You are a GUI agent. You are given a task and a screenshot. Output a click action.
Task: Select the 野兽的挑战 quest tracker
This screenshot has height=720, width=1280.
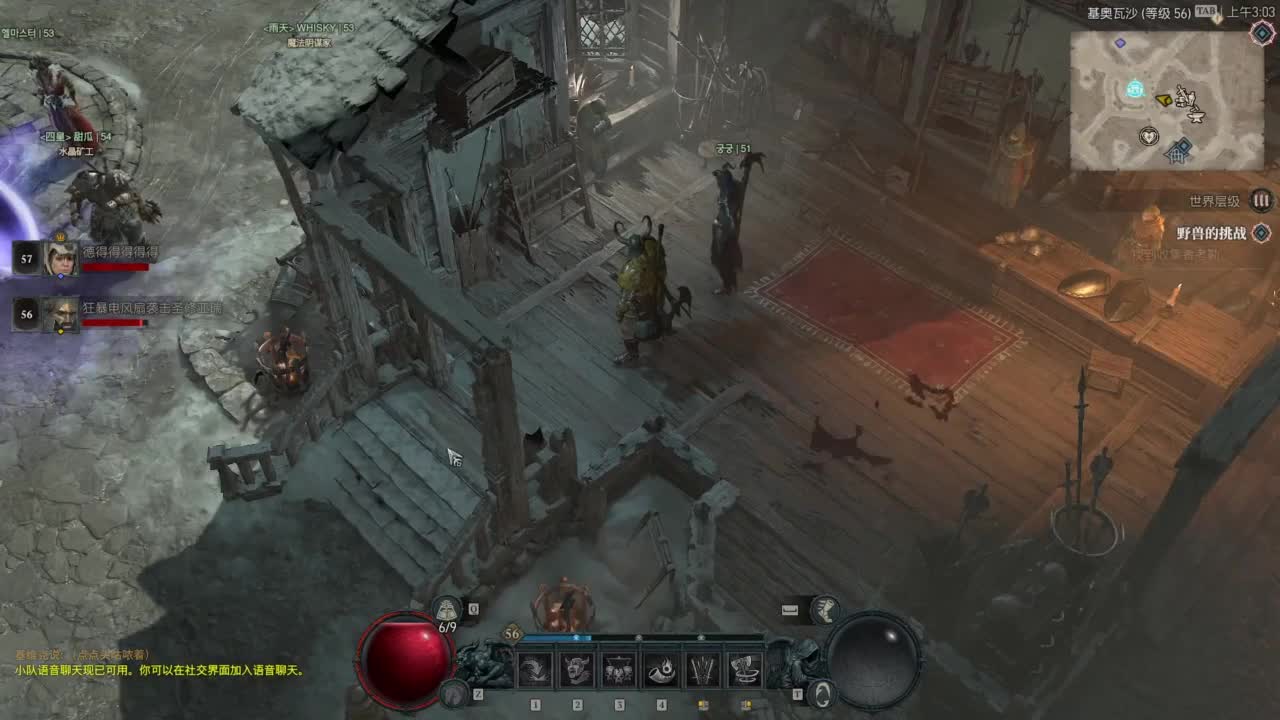(1211, 233)
